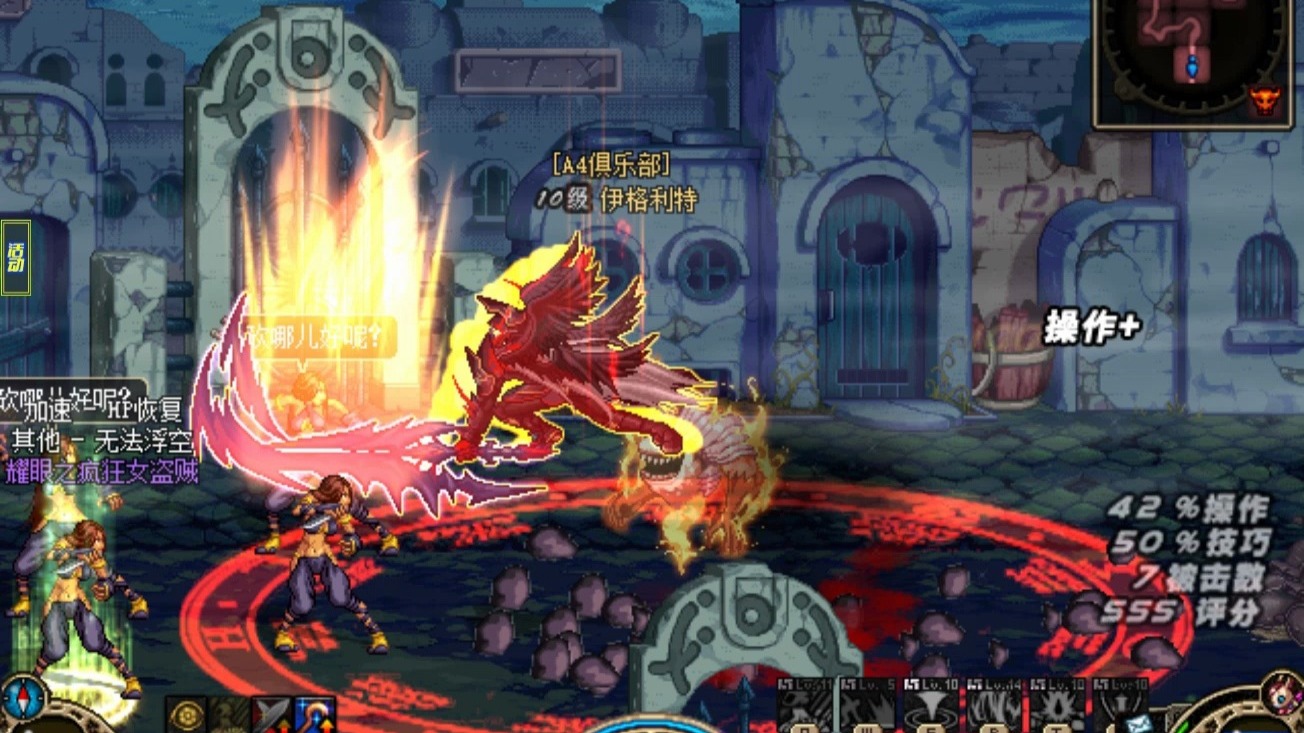Viewport: 1304px width, 733px height.
Task: Use the spiky burst skill
Action: [1056, 707]
